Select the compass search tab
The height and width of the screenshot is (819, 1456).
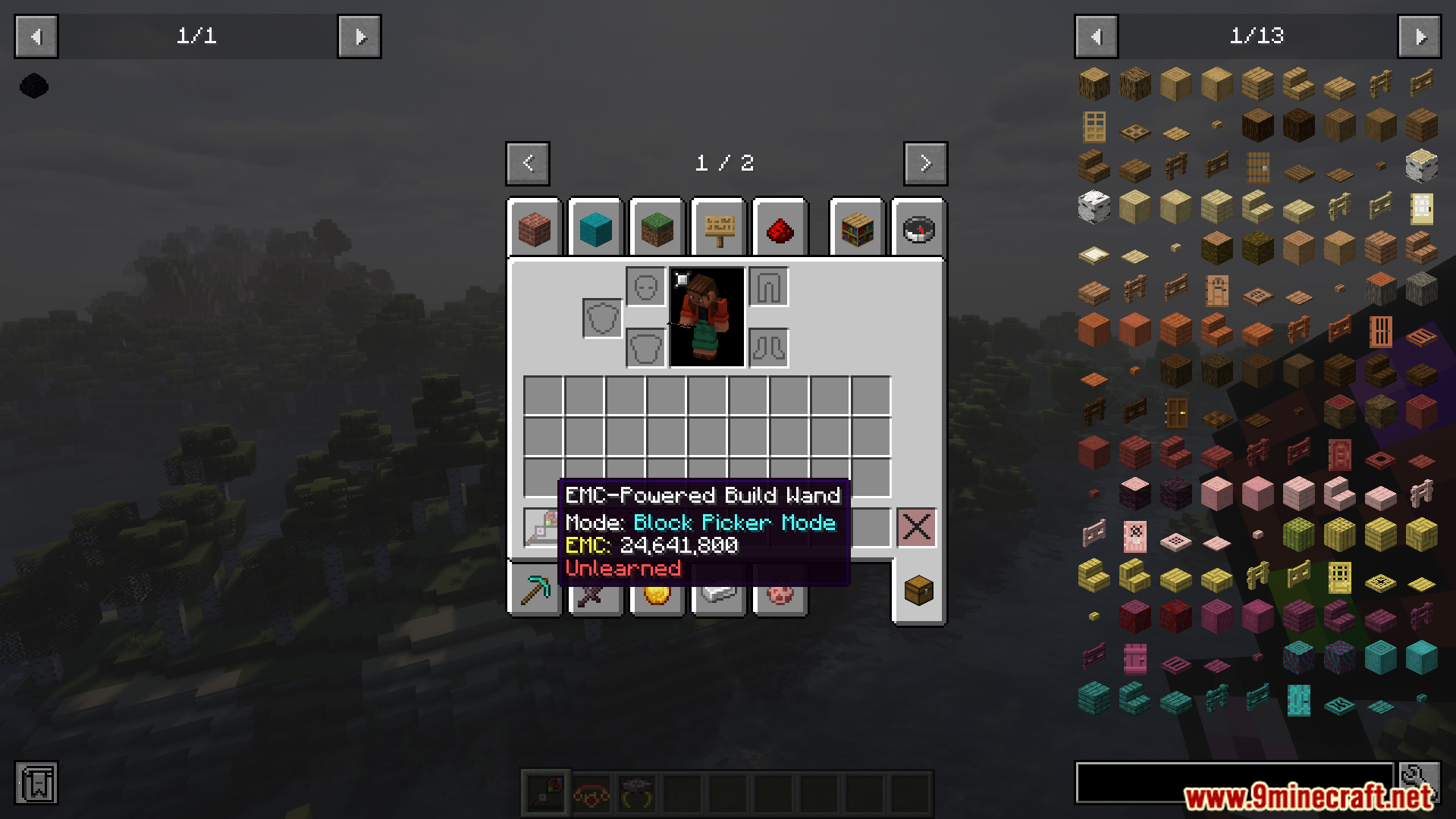tap(918, 229)
